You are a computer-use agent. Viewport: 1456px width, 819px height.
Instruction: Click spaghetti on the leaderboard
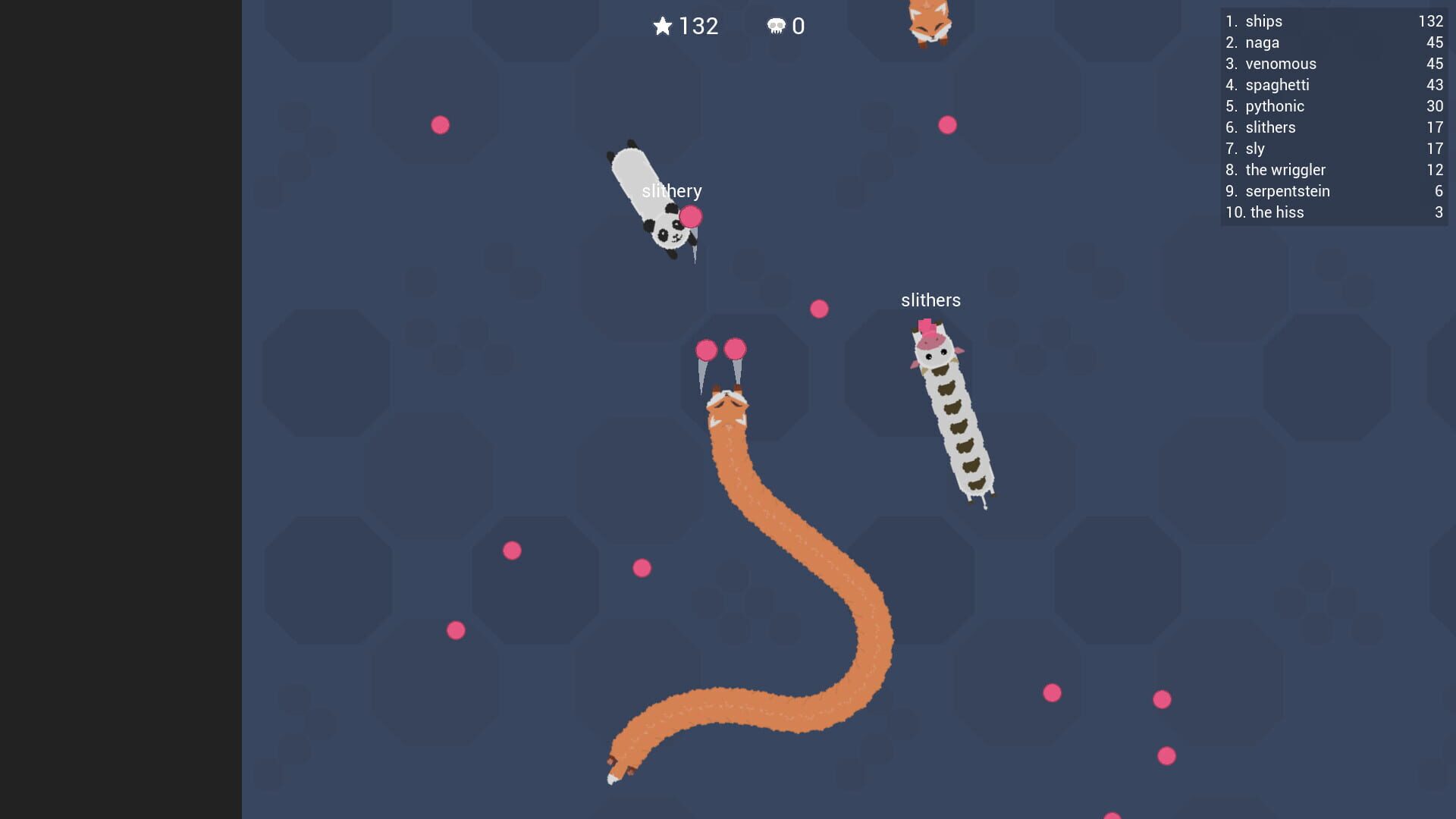[x=1278, y=85]
